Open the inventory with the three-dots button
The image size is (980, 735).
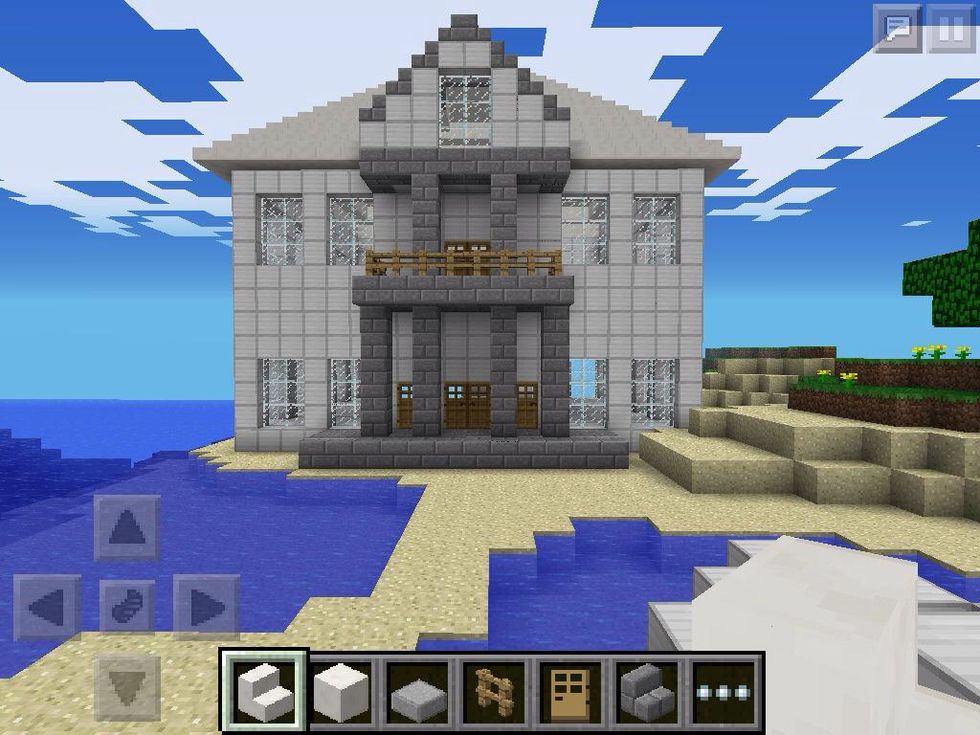(x=727, y=690)
